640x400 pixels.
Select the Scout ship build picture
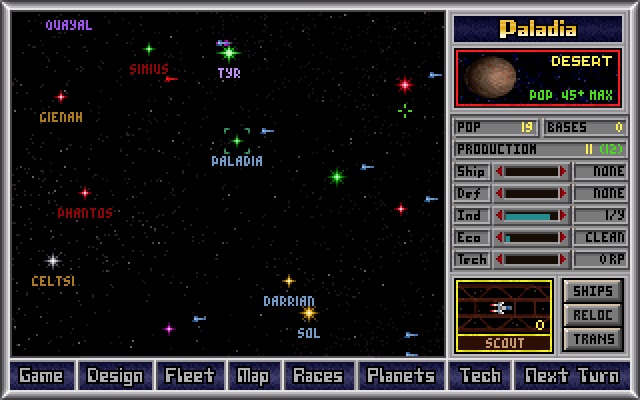tap(503, 308)
